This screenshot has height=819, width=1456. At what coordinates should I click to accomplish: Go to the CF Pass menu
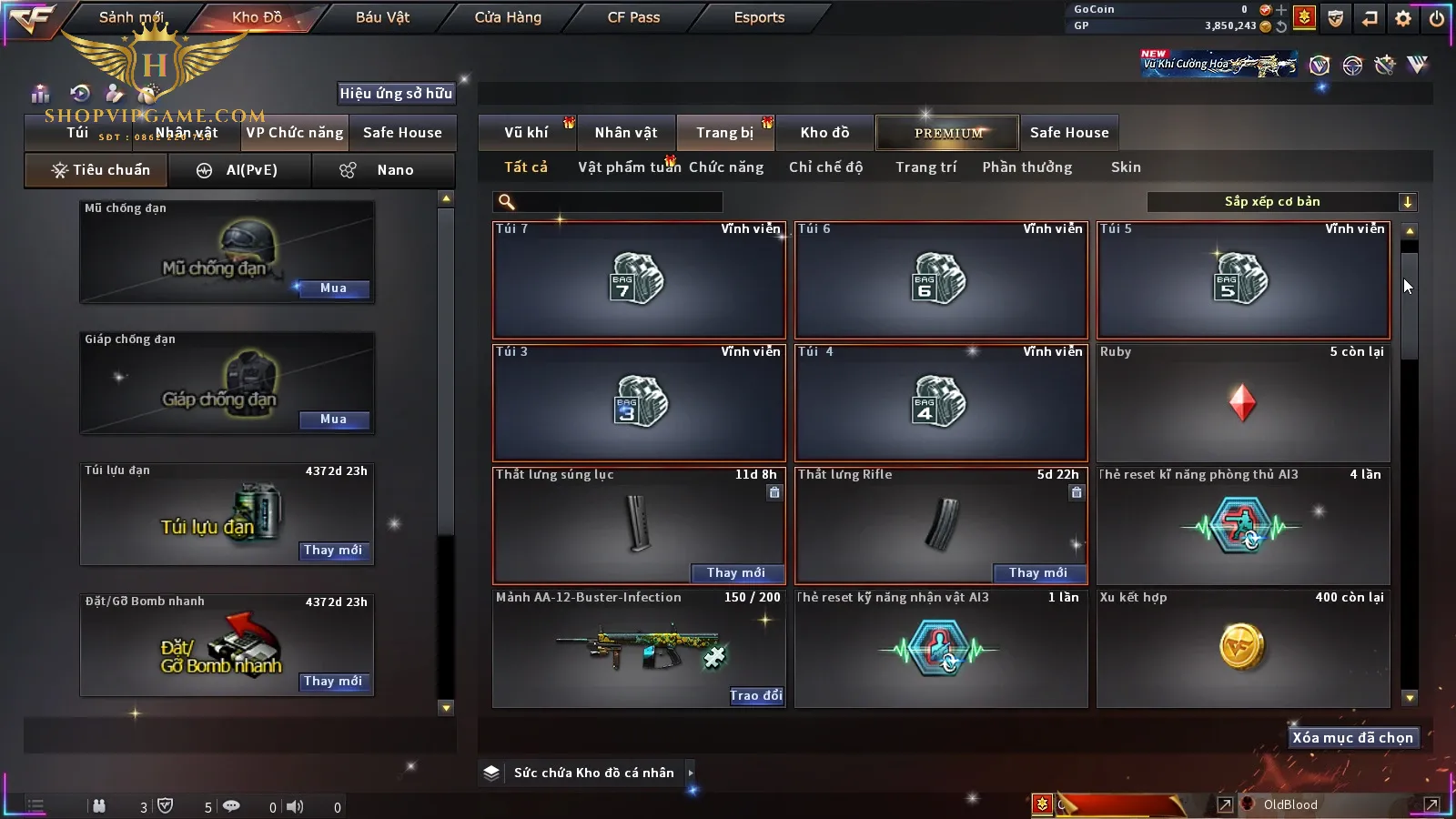[x=633, y=17]
